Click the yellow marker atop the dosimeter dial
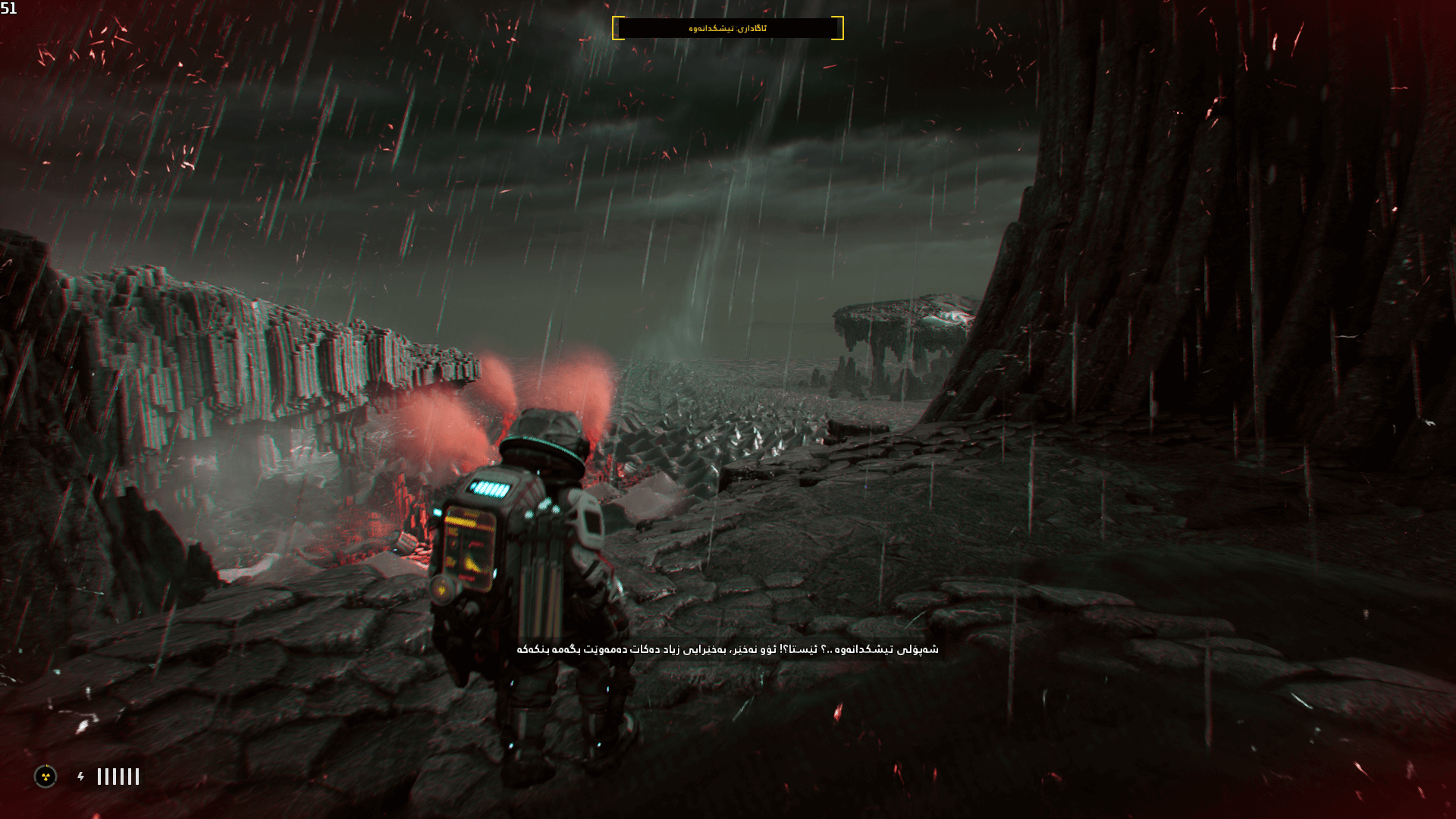Screen dimensions: 1456x819 [47, 765]
